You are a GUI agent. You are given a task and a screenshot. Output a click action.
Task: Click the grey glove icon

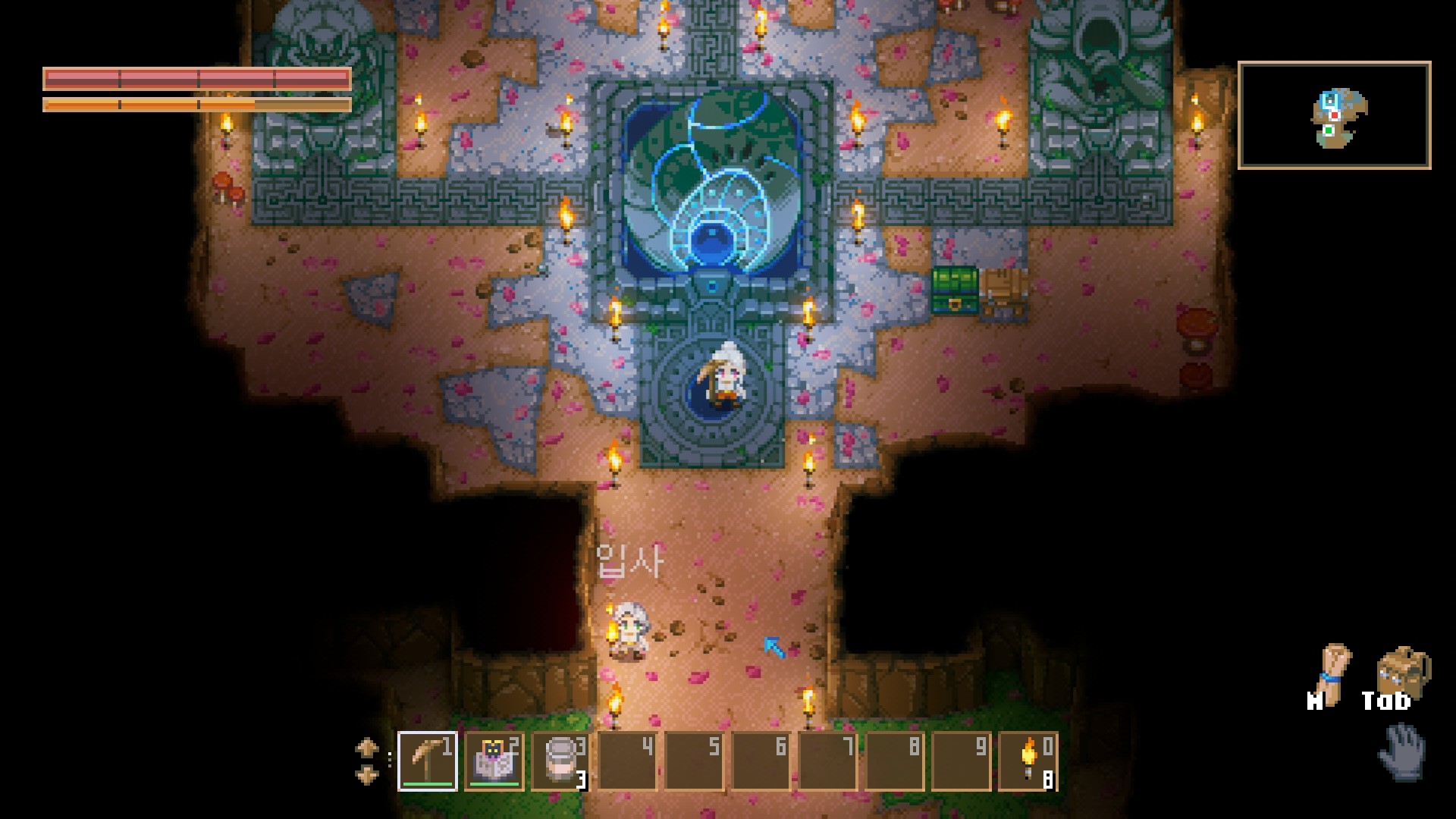1402,751
